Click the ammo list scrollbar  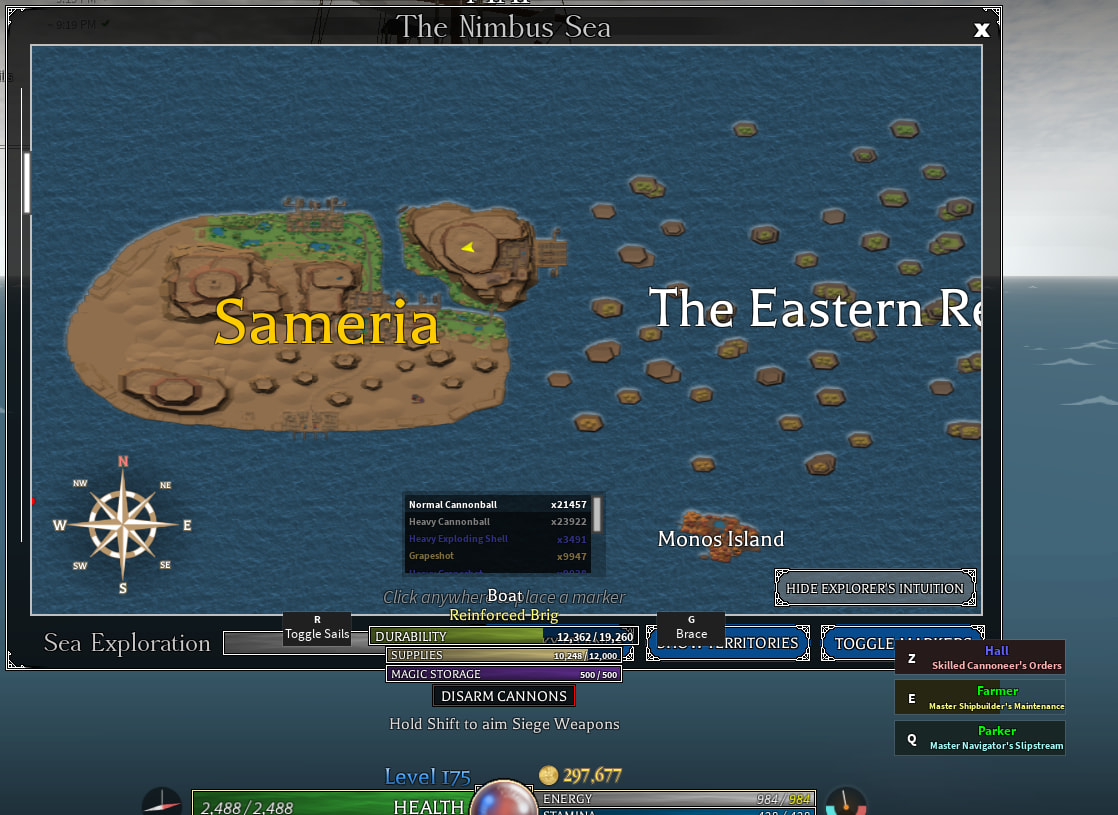597,514
